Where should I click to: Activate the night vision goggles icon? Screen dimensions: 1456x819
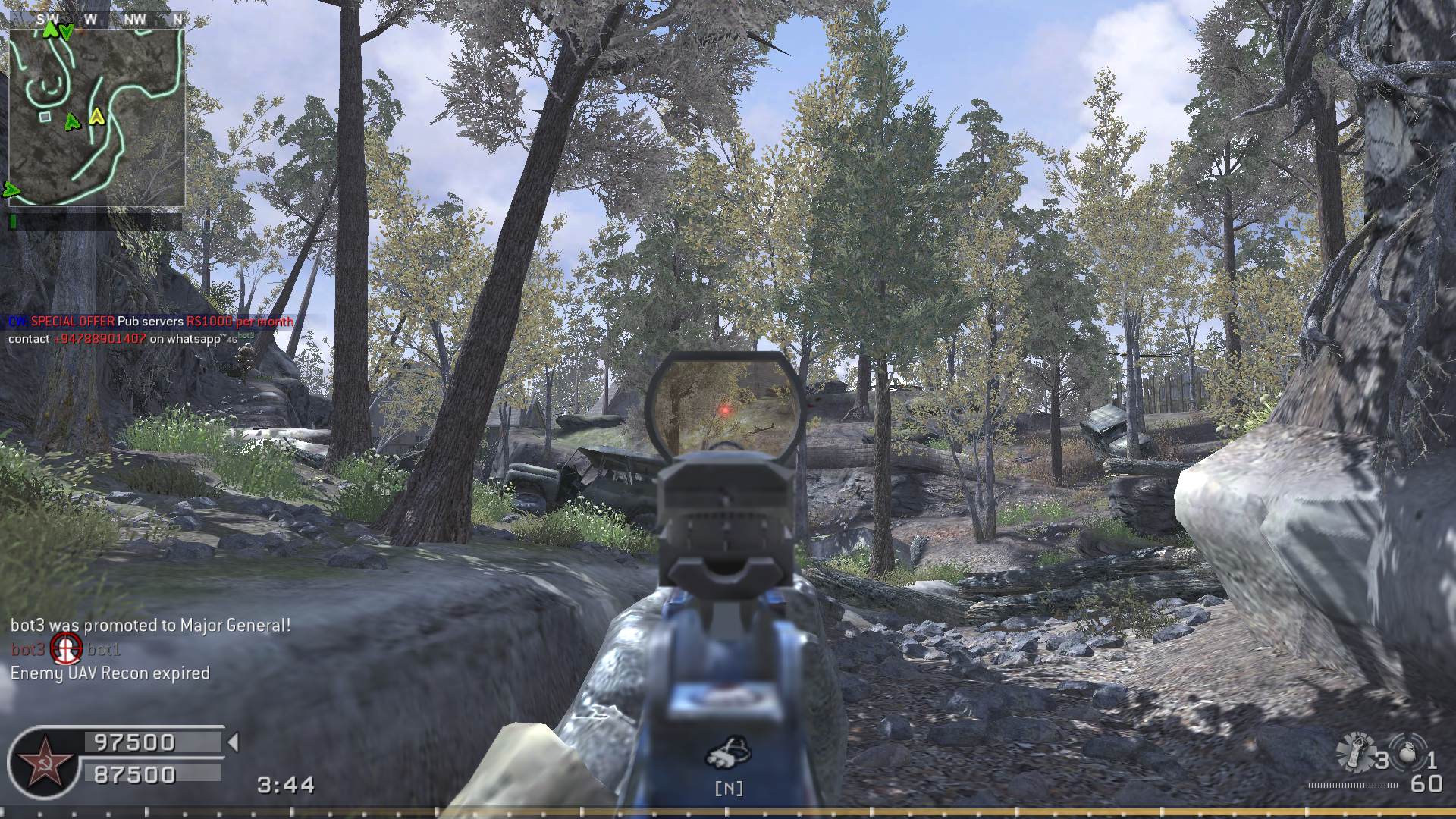click(x=728, y=753)
